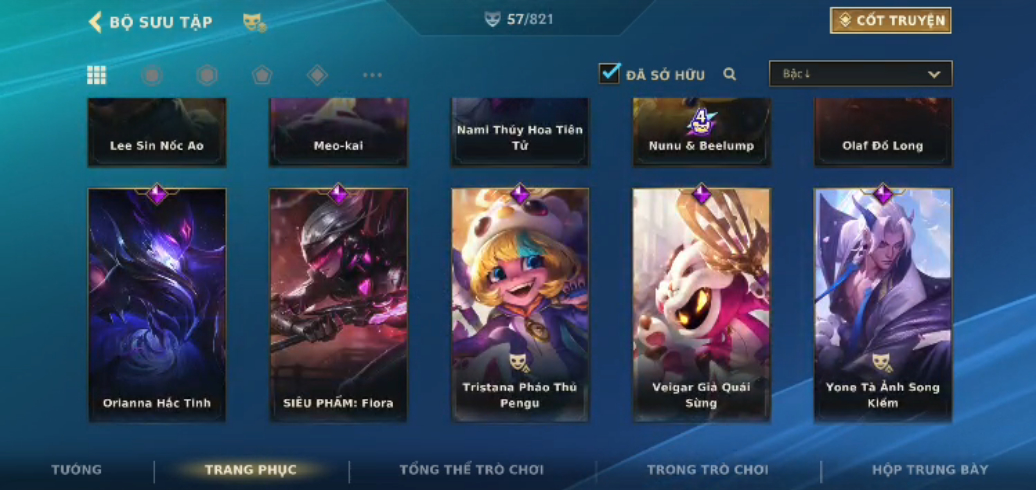Choose the diamond-shaped rarity filter
The image size is (1036, 490).
coord(317,75)
